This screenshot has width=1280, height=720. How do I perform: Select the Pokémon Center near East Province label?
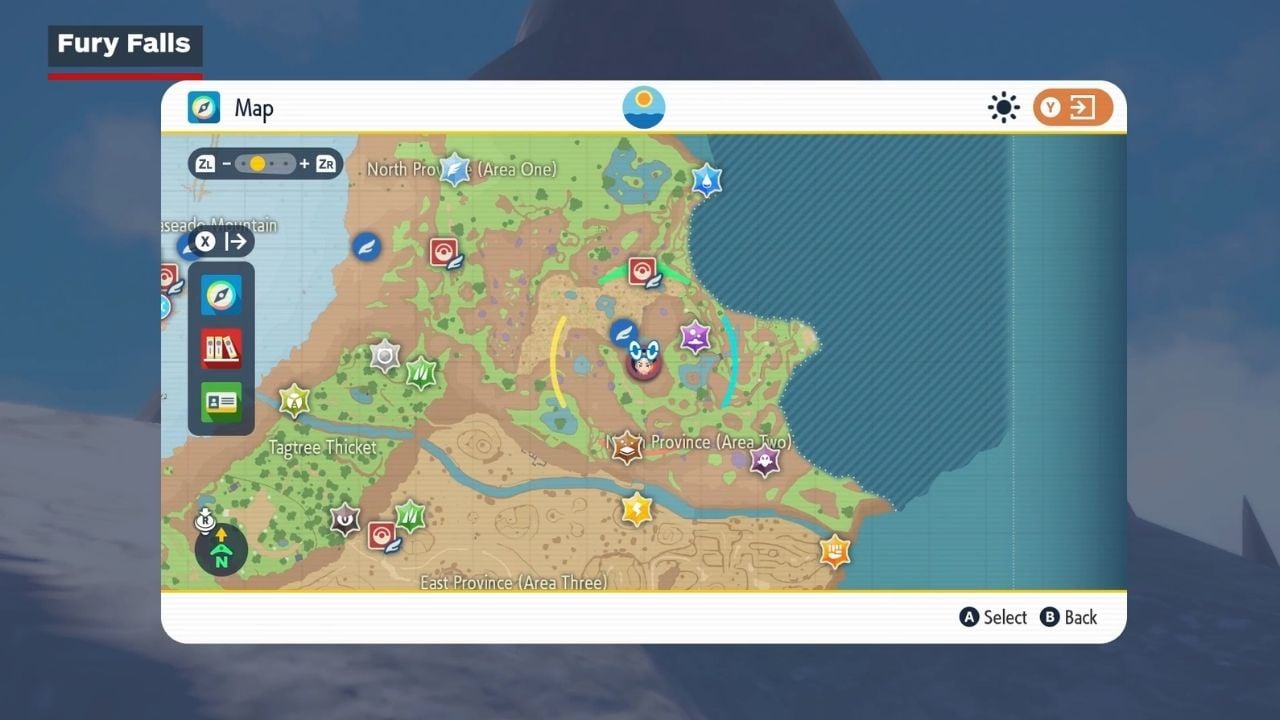coord(382,536)
